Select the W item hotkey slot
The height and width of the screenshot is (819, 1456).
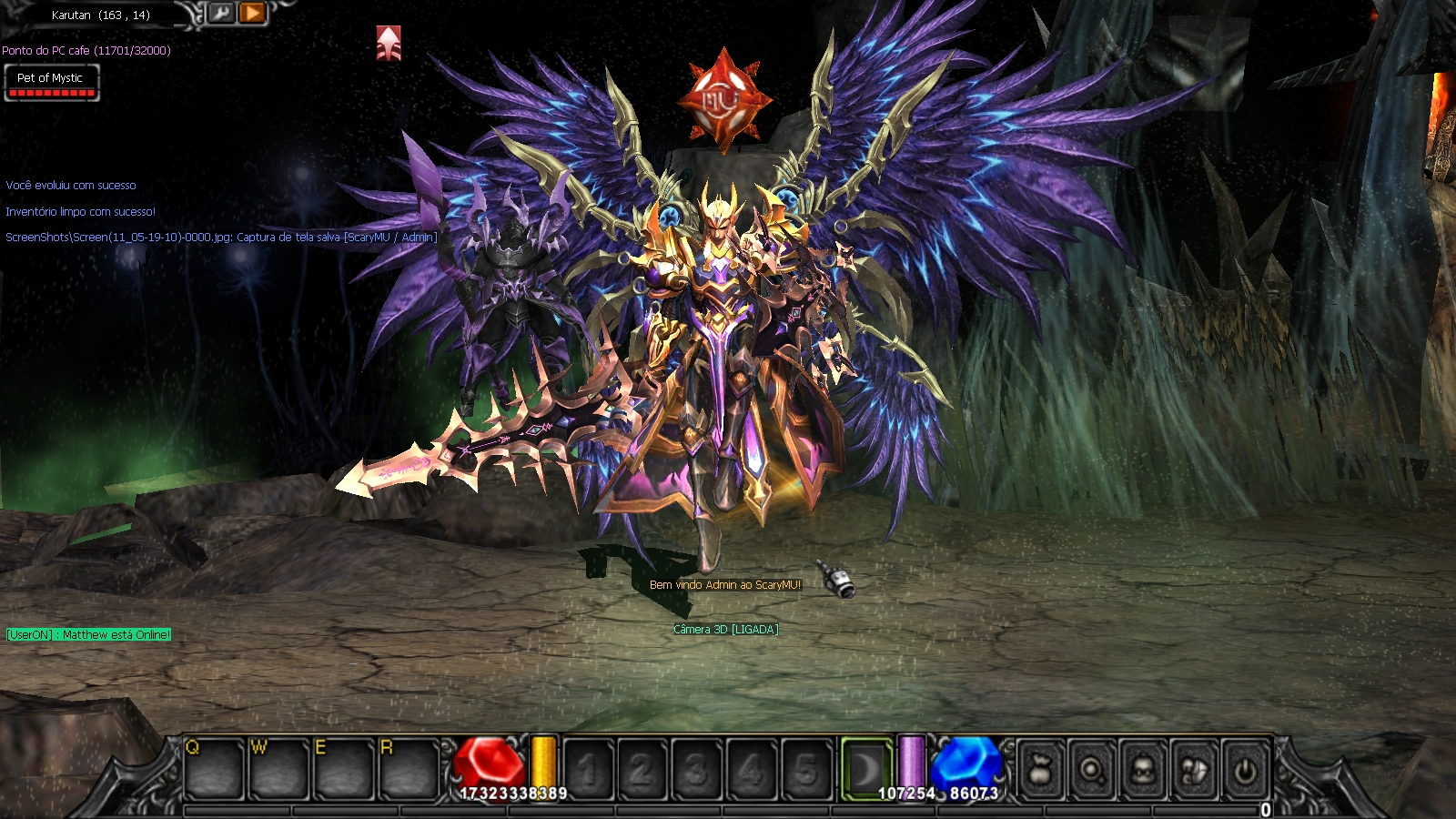coord(279,769)
